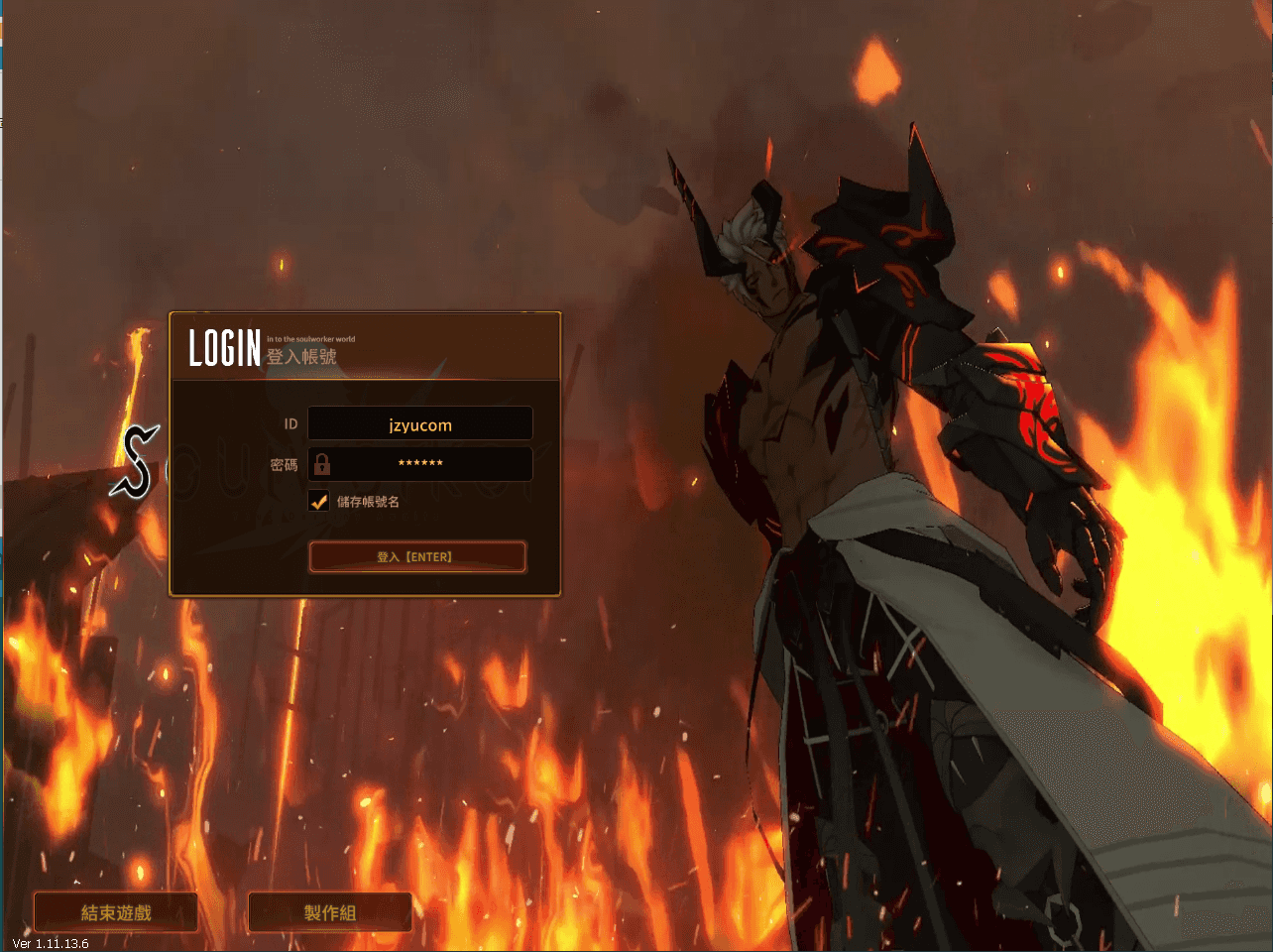Click the partially visible blue icon on left edge

click(x=3, y=8)
